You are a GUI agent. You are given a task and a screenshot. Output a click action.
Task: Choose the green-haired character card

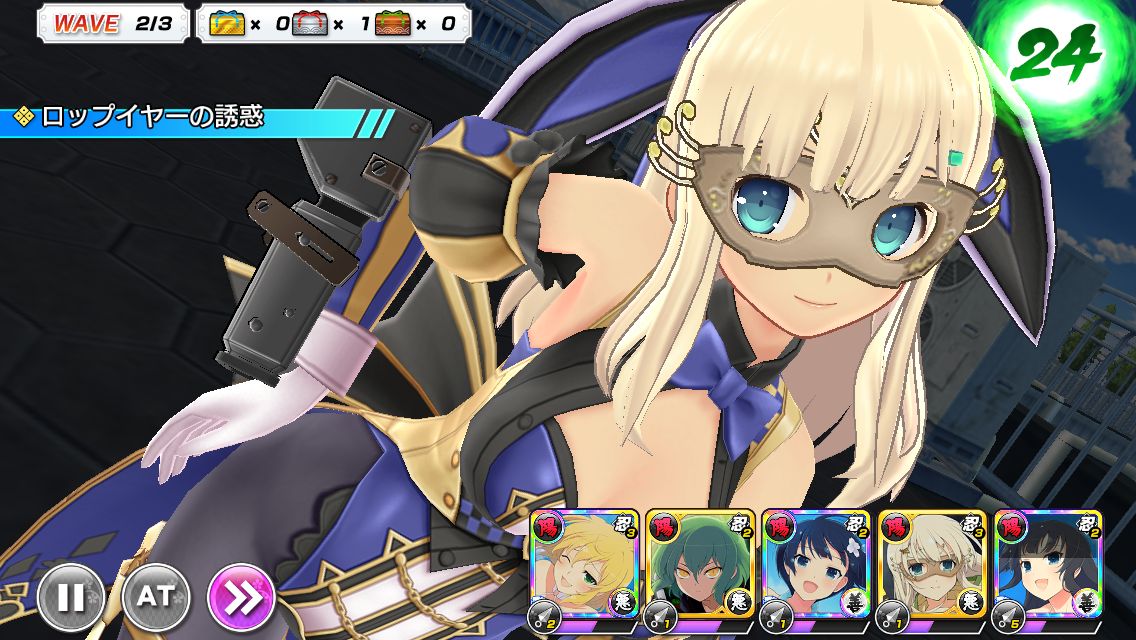[x=699, y=566]
